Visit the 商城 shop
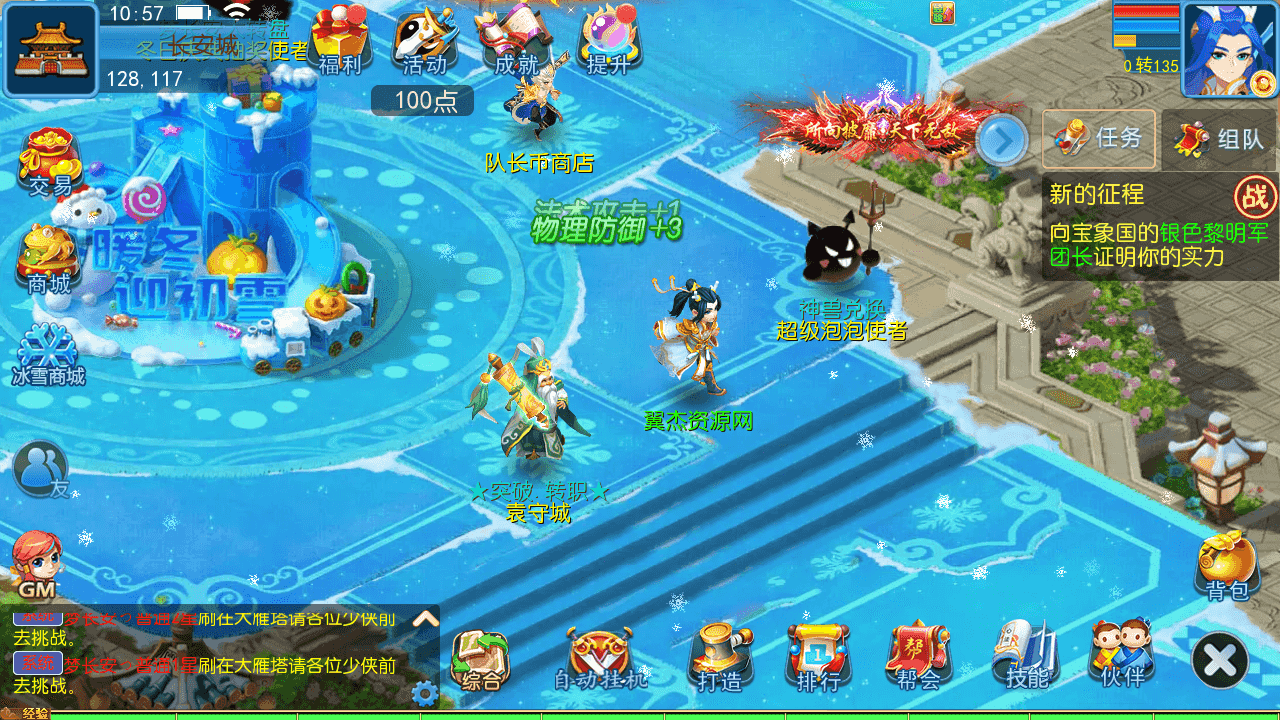This screenshot has height=720, width=1280. (48, 258)
